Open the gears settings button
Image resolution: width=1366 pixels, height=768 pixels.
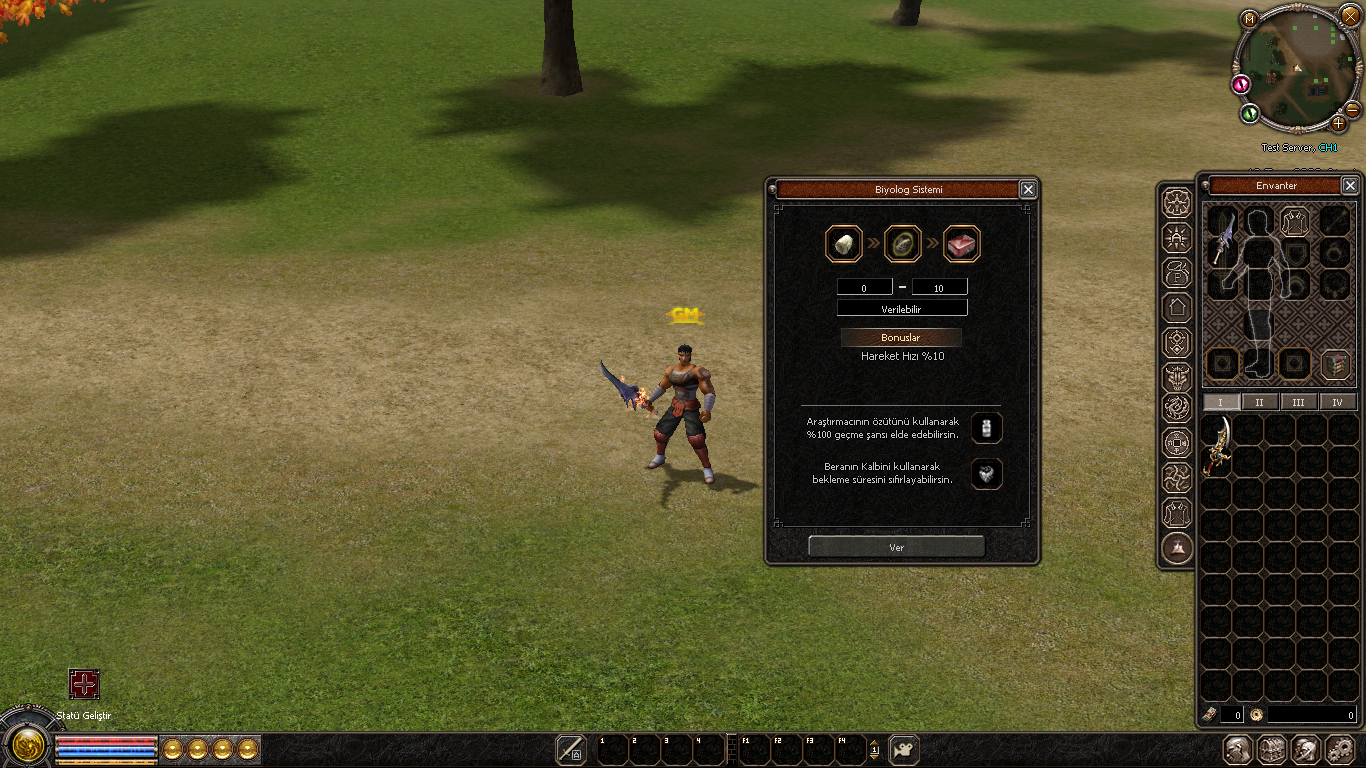pyautogui.click(x=1339, y=749)
